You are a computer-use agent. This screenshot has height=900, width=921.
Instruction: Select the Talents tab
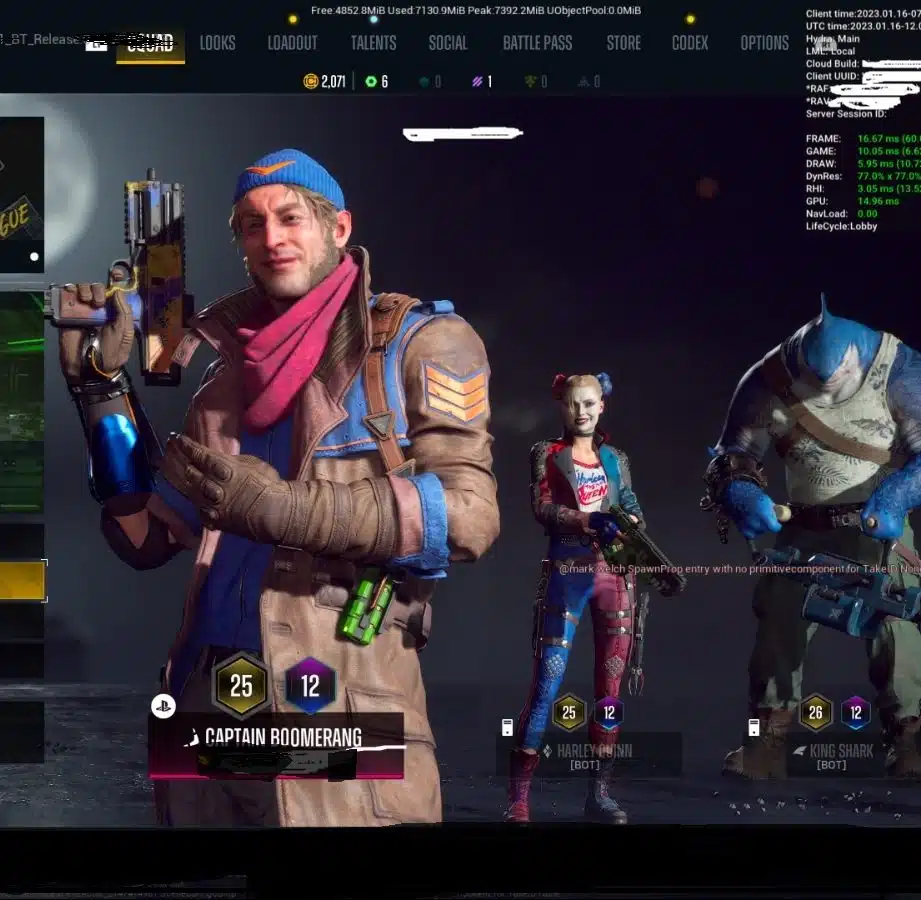(x=373, y=43)
